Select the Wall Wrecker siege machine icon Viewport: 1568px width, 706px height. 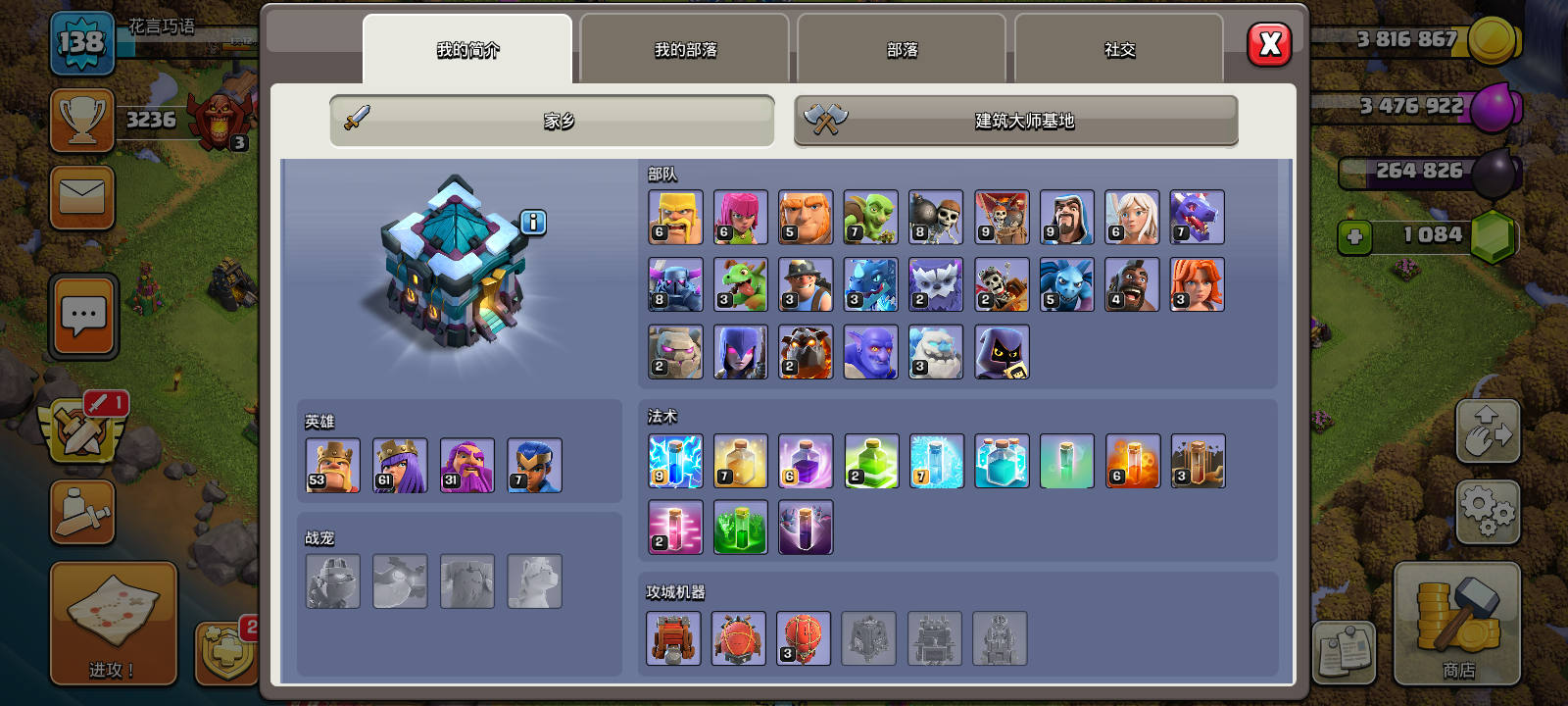coord(674,637)
